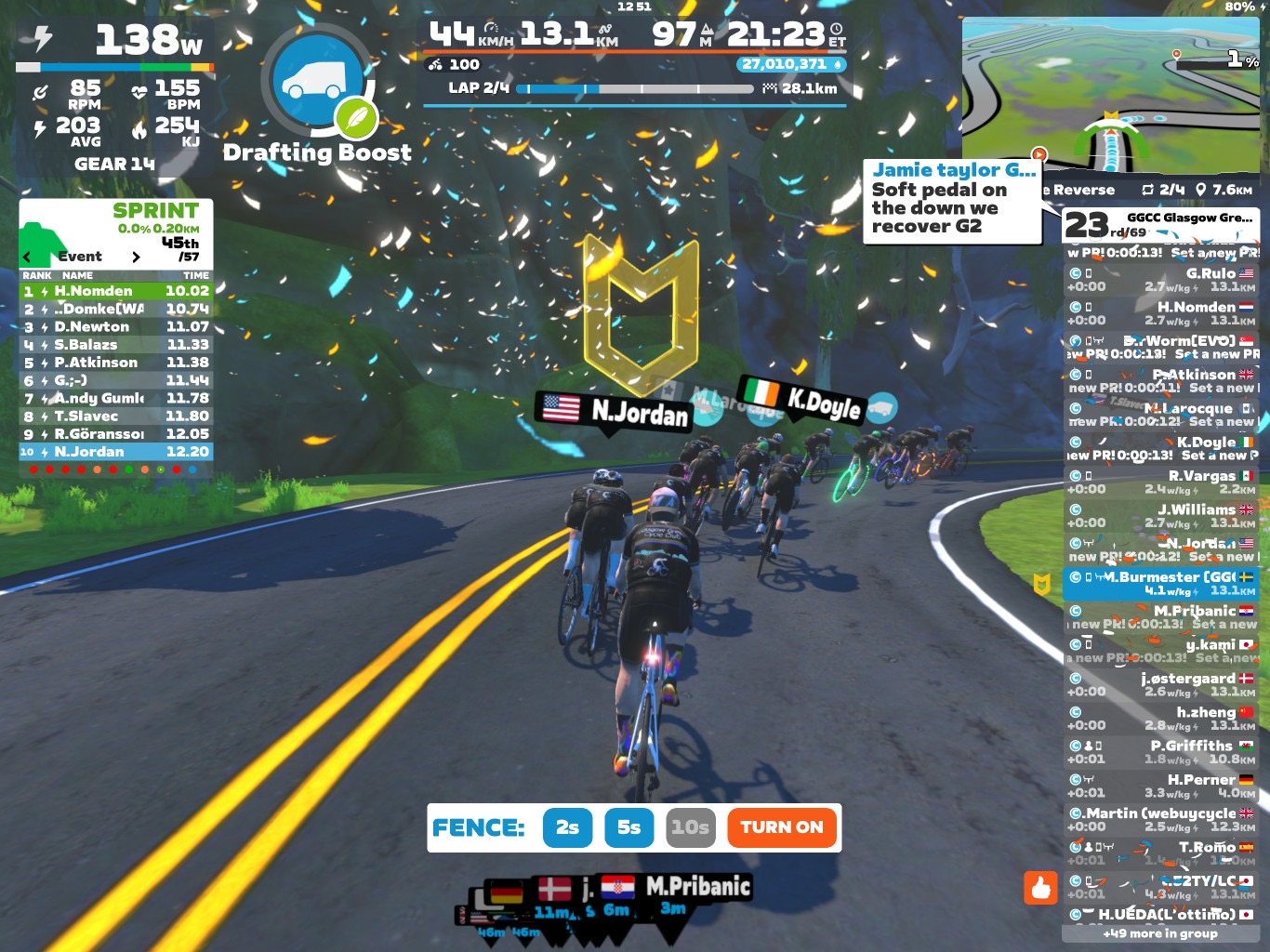Select G.Rulo in nearby riders list
Screen dimensions: 1270x952
tap(1160, 280)
